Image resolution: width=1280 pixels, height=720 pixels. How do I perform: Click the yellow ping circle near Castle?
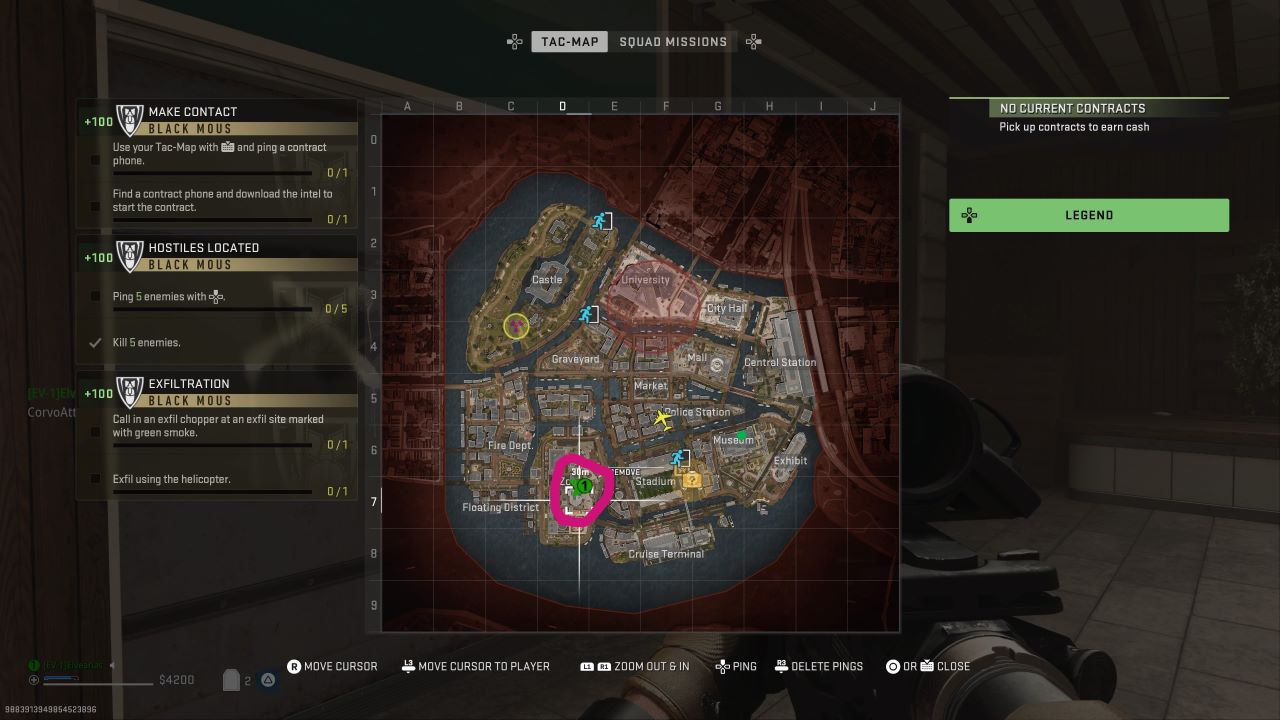(516, 325)
